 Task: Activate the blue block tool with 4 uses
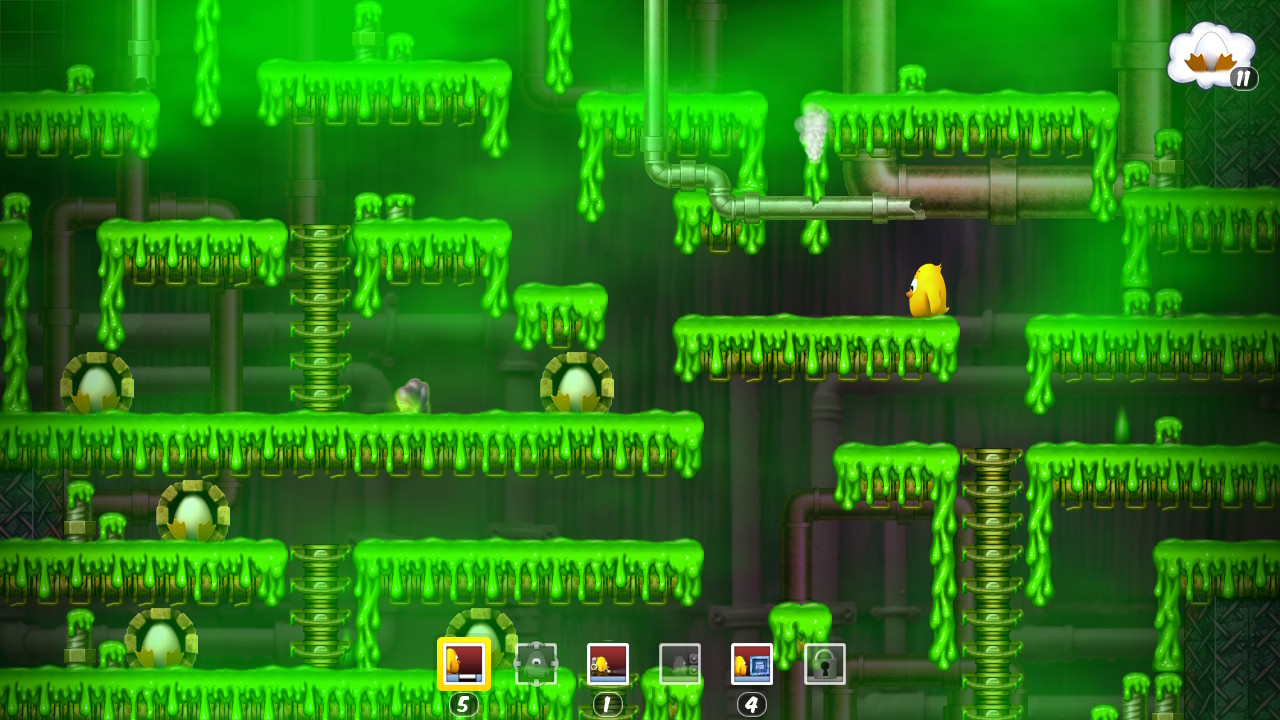click(752, 664)
